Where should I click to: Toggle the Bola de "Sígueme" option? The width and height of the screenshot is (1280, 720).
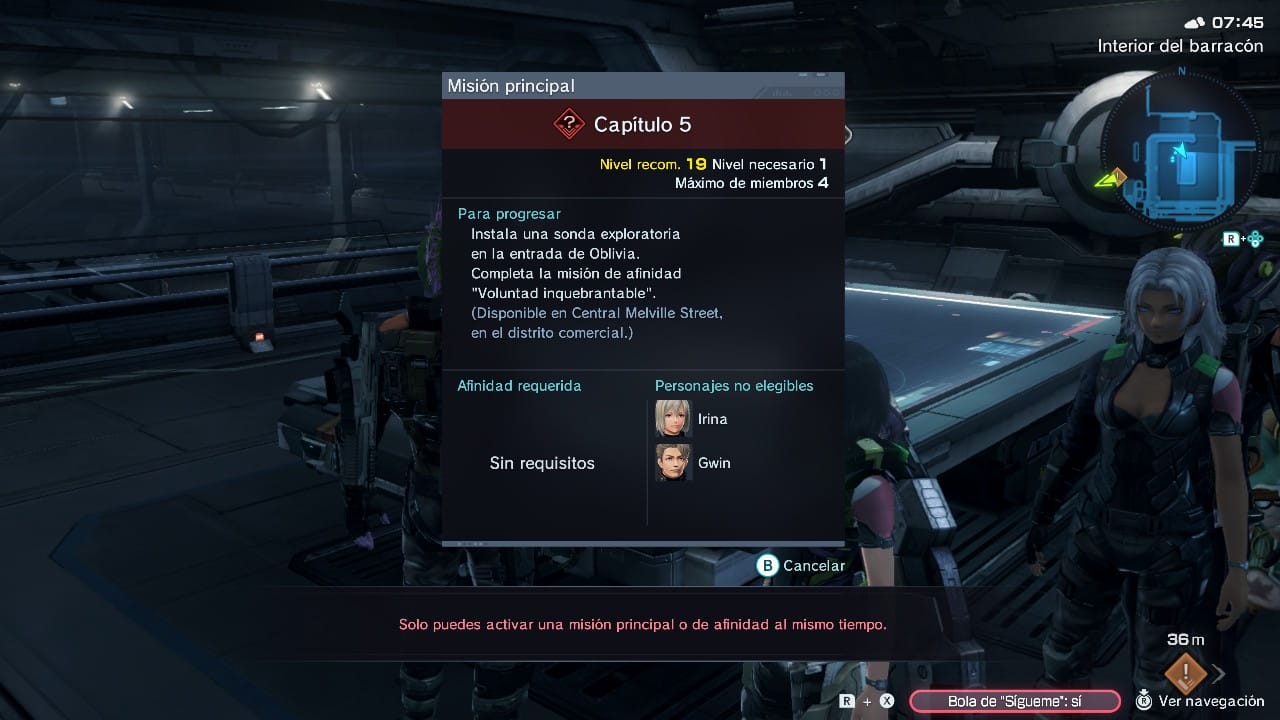pyautogui.click(x=1014, y=701)
